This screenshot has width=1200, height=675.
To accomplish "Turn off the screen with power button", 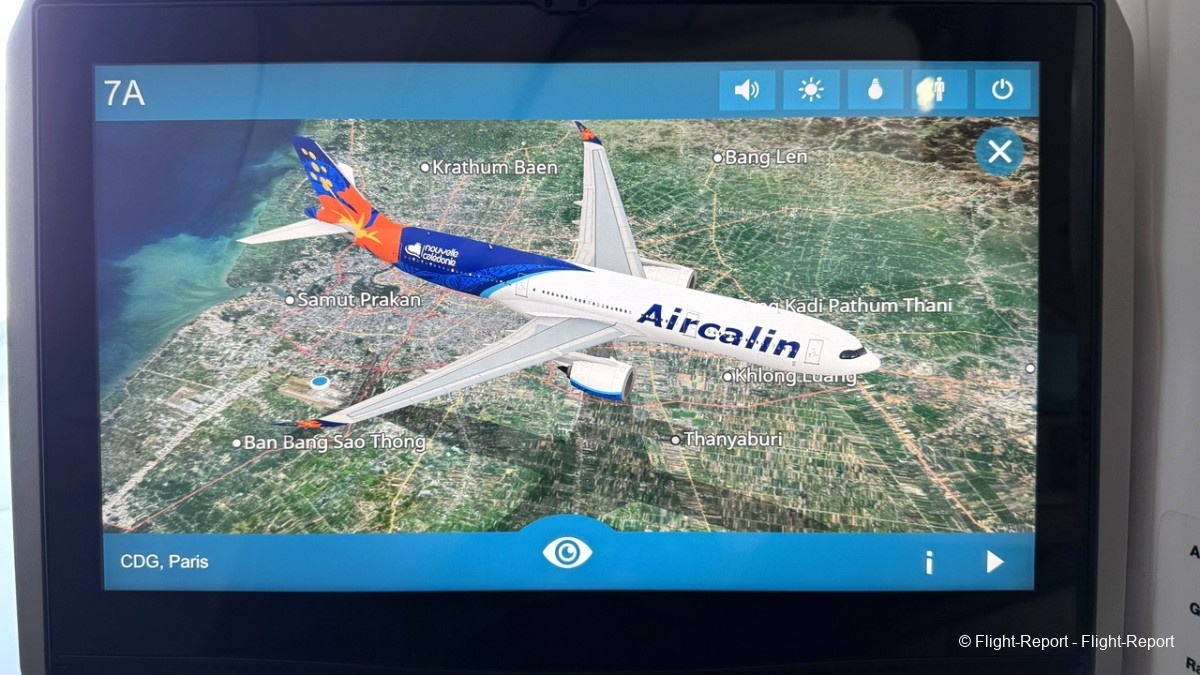I will [1002, 91].
